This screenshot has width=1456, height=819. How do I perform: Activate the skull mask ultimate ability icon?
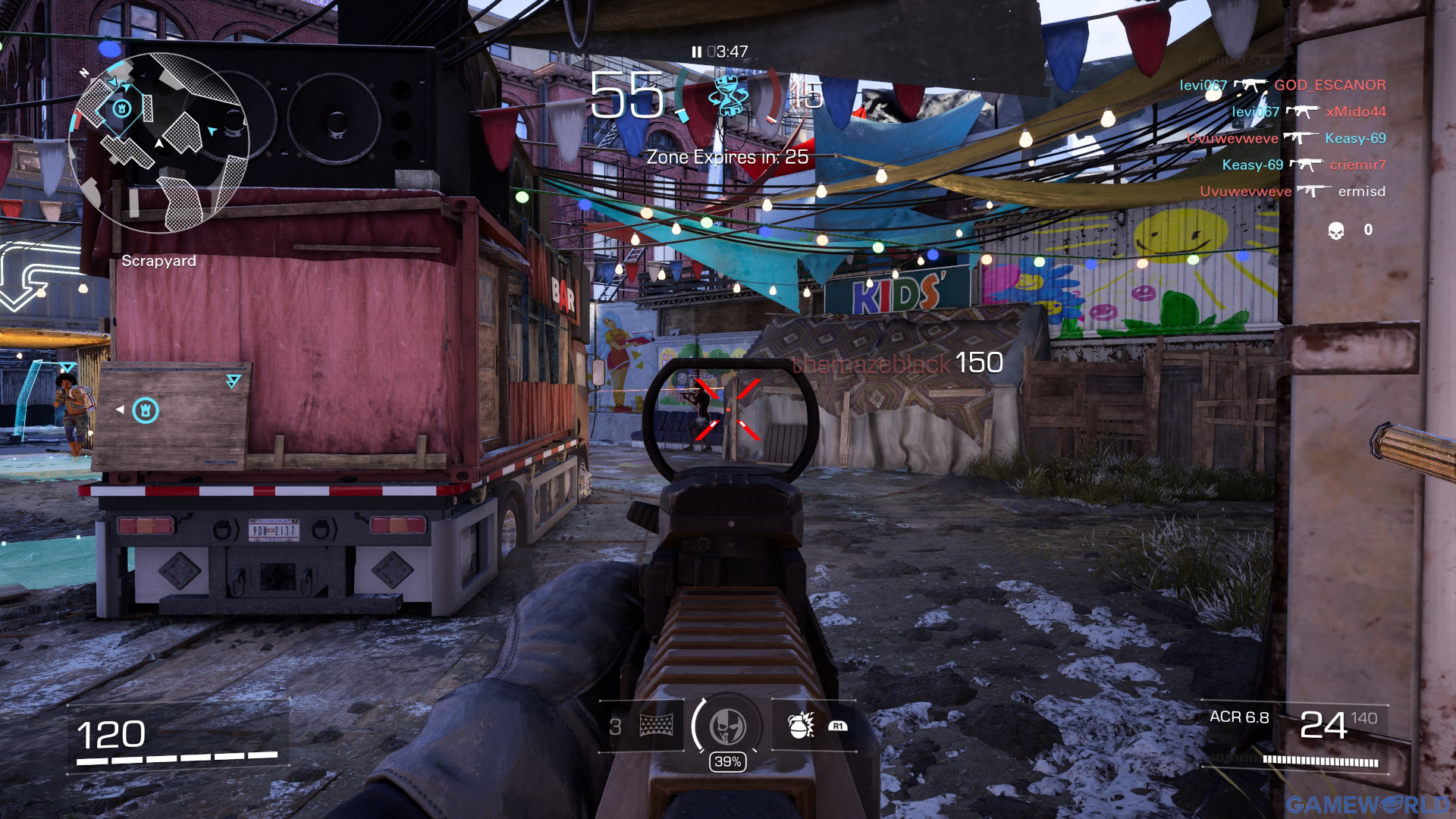[727, 726]
